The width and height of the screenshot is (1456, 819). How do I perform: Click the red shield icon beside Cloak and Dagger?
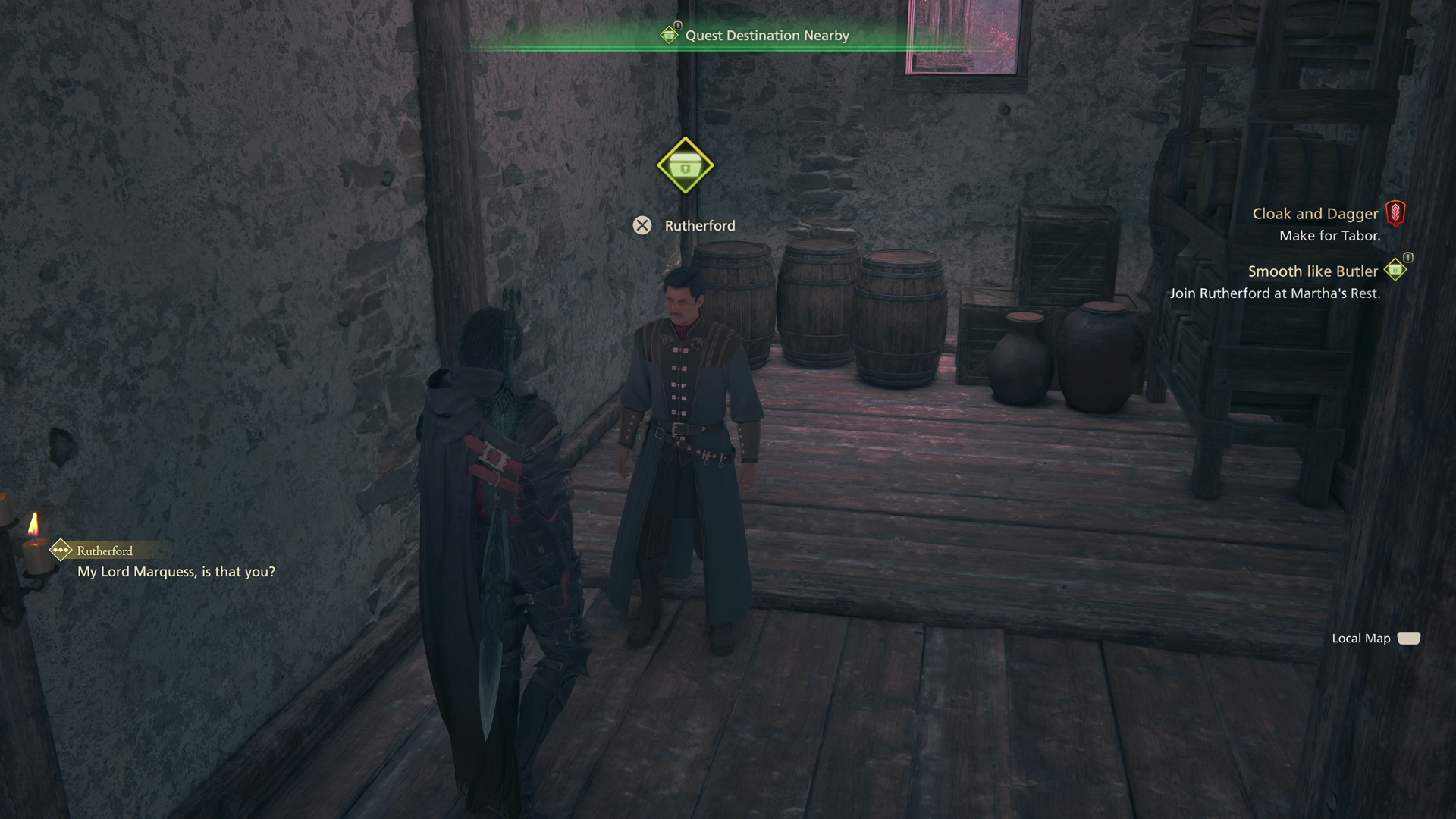click(x=1395, y=213)
